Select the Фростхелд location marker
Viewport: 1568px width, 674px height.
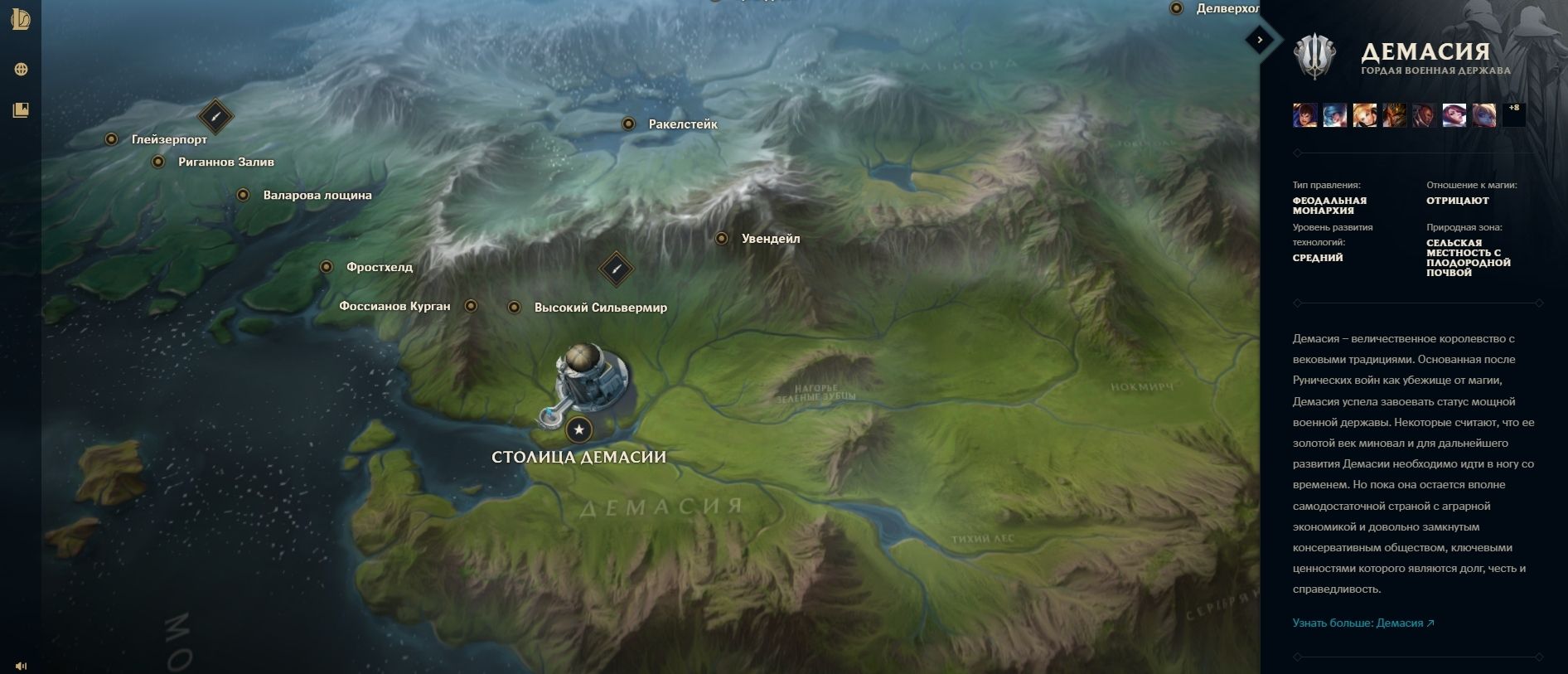pos(327,267)
